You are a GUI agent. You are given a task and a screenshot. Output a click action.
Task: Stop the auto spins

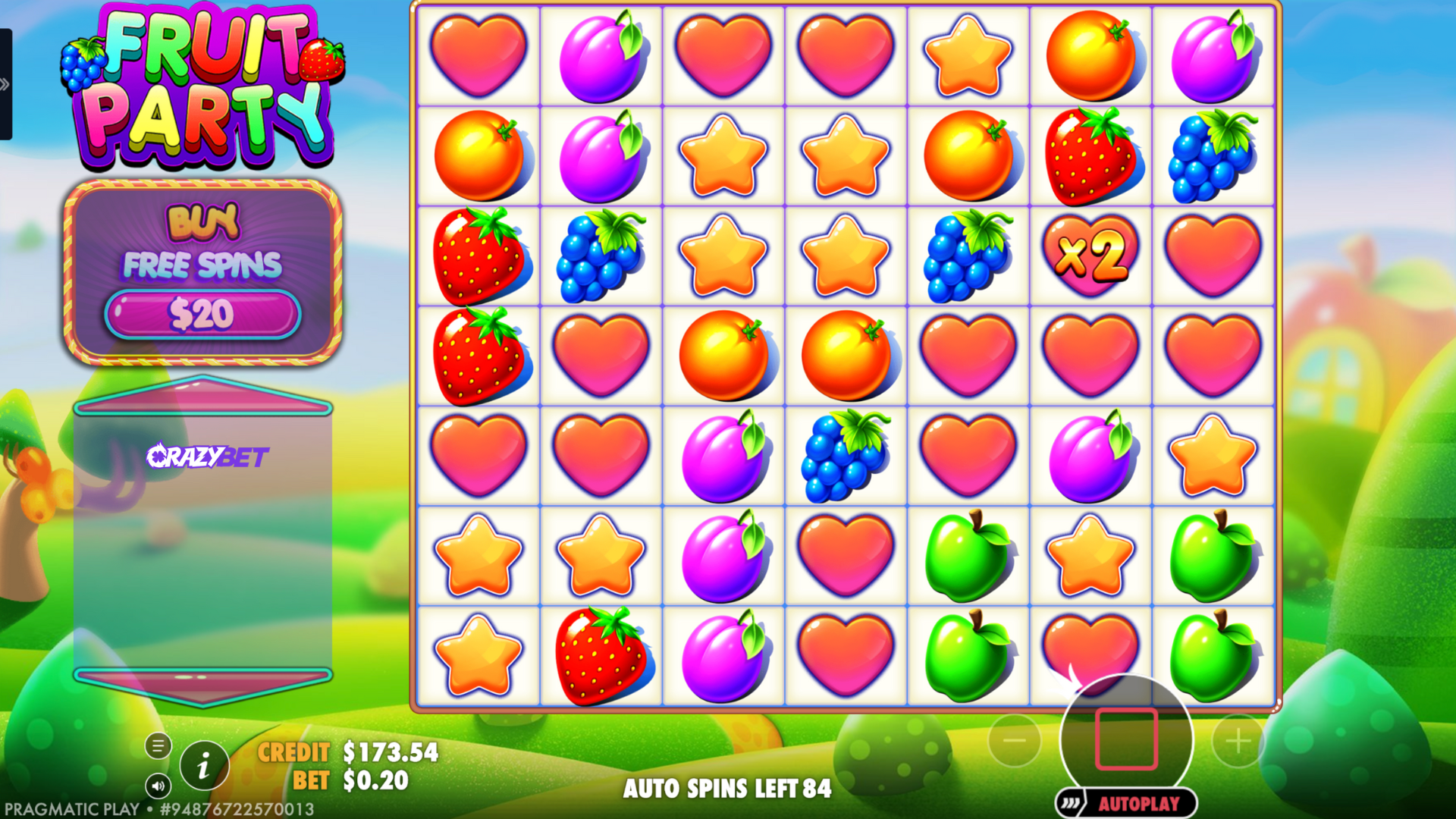[x=1126, y=739]
